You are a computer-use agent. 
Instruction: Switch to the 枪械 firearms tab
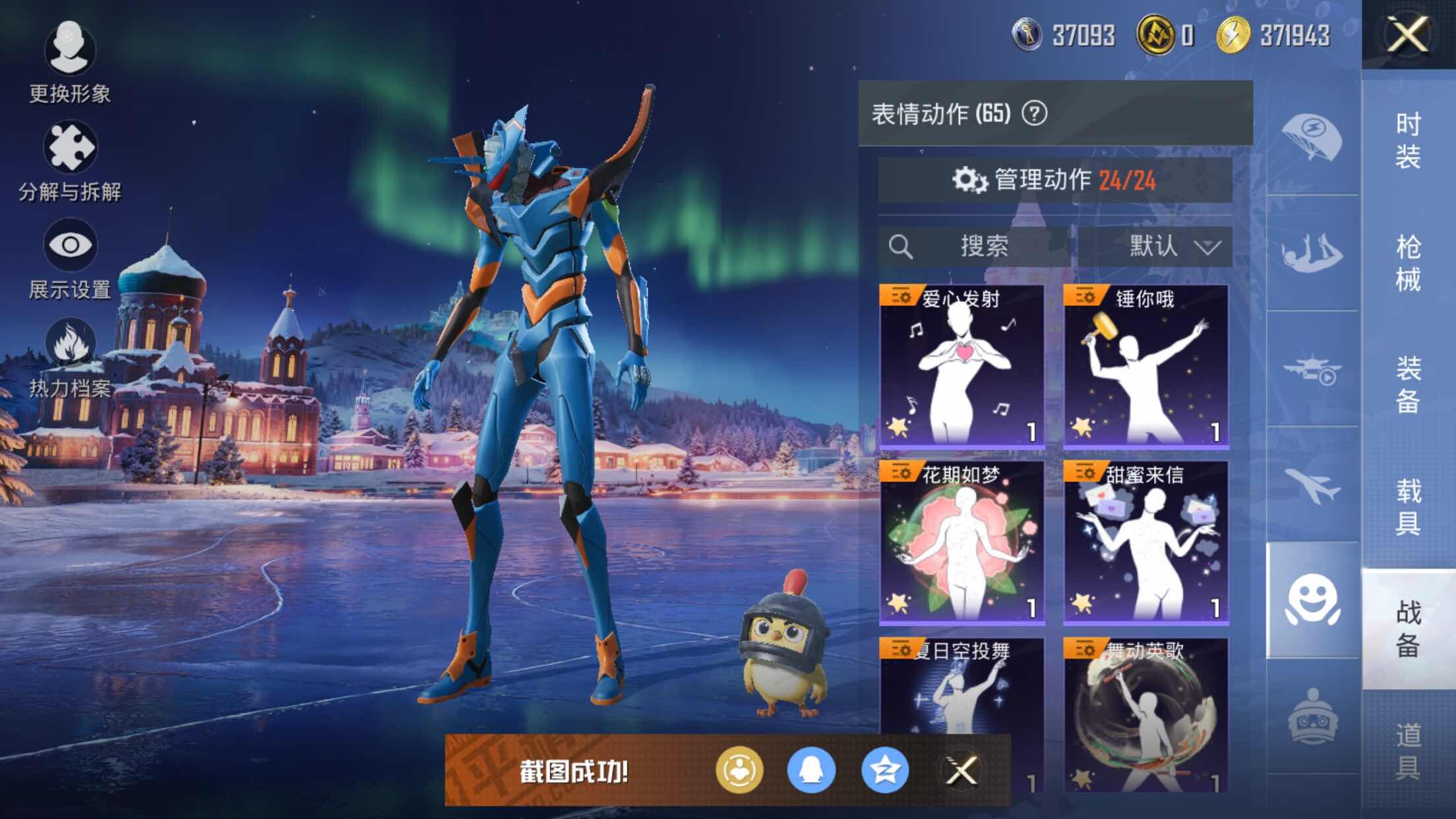[x=1408, y=263]
